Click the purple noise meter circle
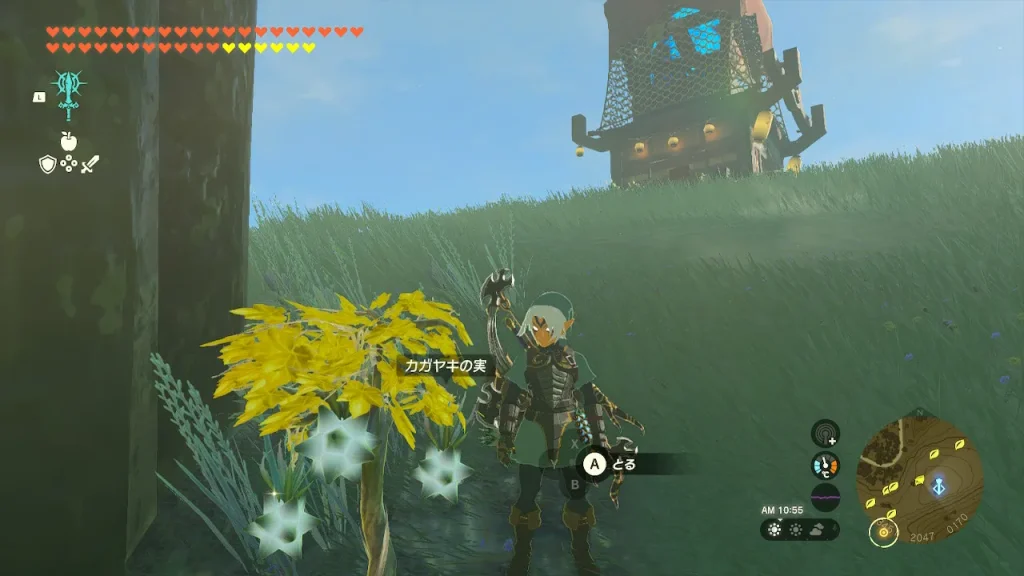The image size is (1024, 576). click(825, 497)
